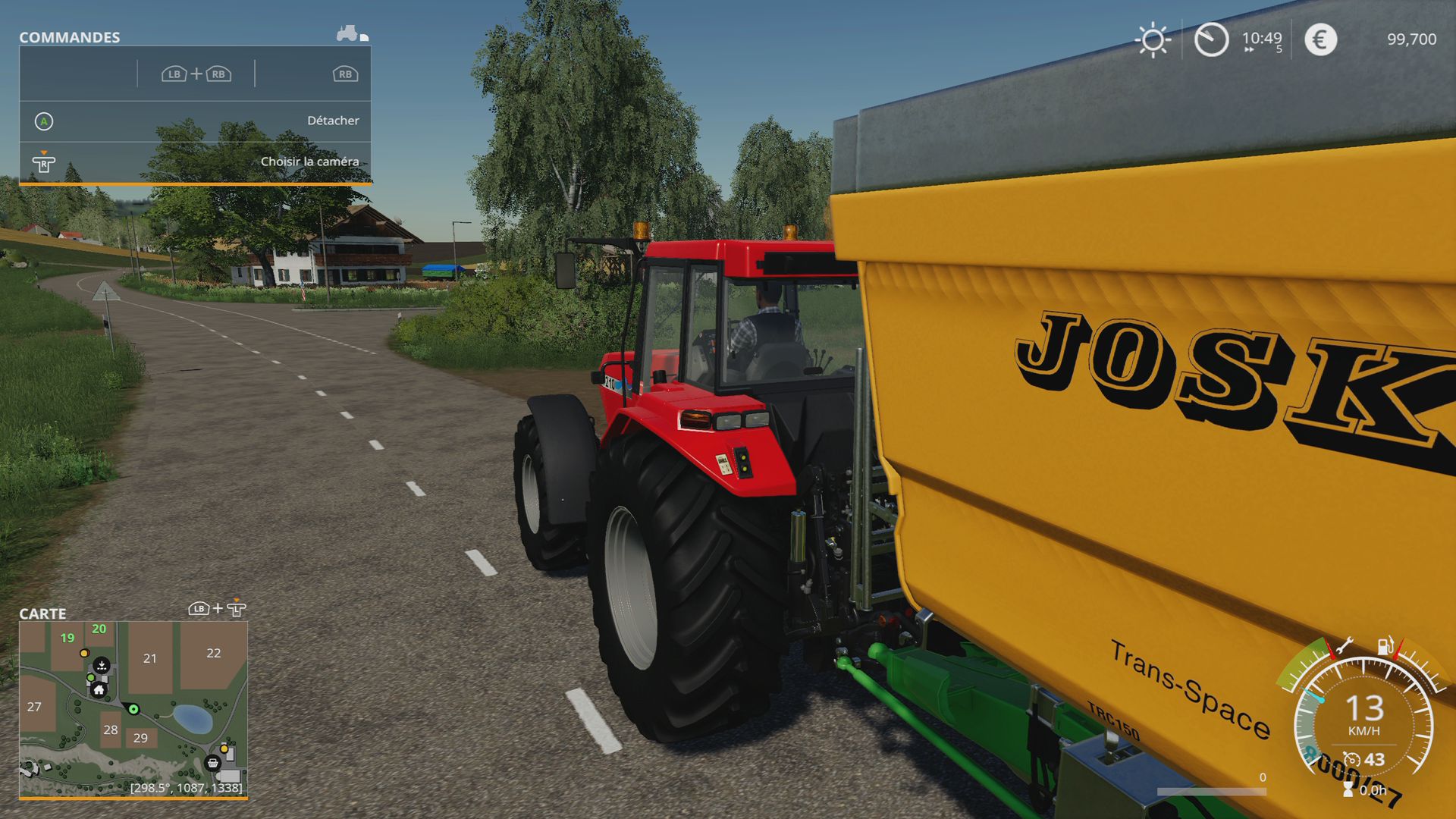This screenshot has height=819, width=1456.
Task: Toggle the RB camera control in COMMANDES panel
Action: [x=345, y=74]
